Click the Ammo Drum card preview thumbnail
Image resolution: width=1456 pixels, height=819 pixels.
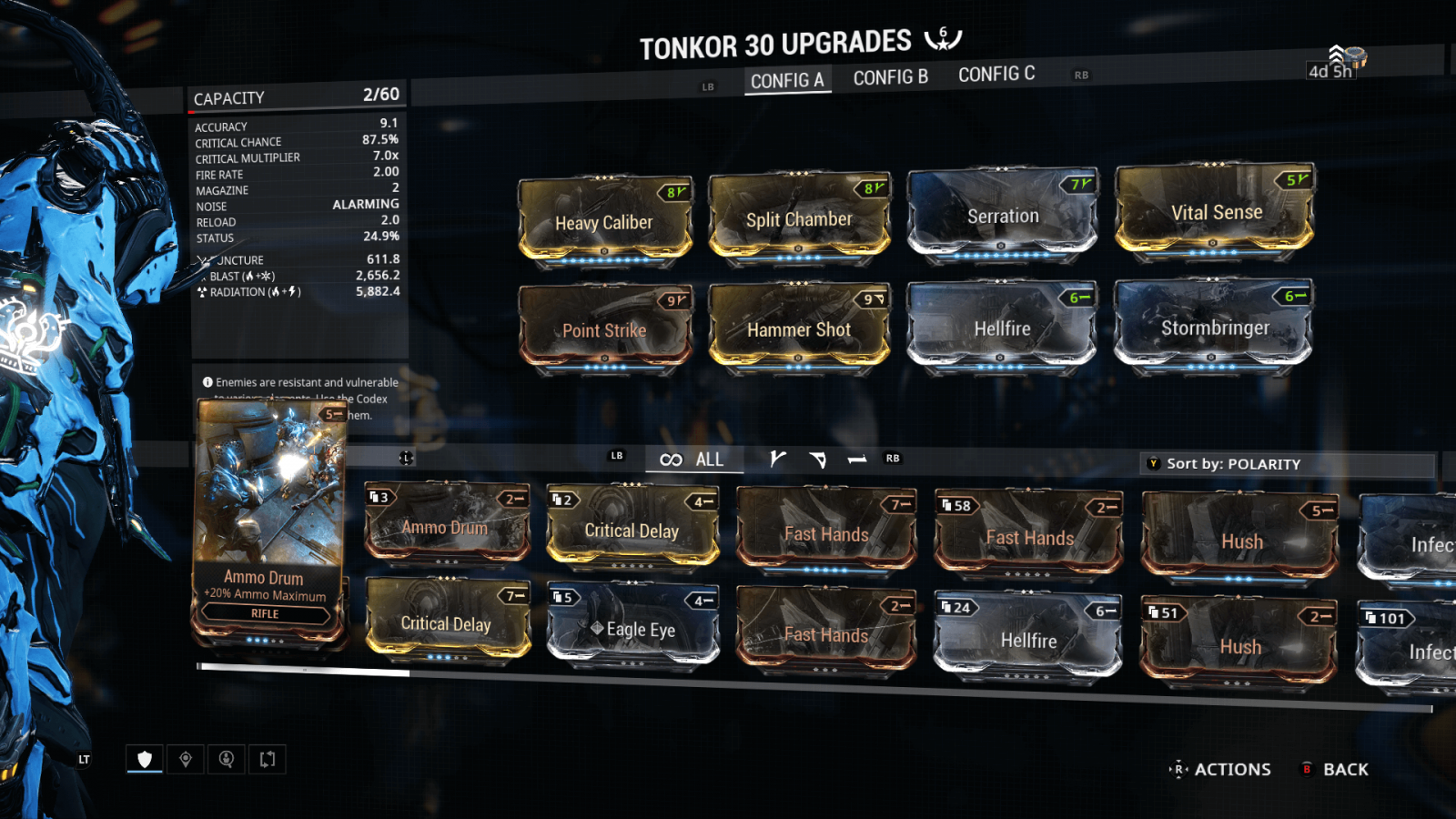268,482
